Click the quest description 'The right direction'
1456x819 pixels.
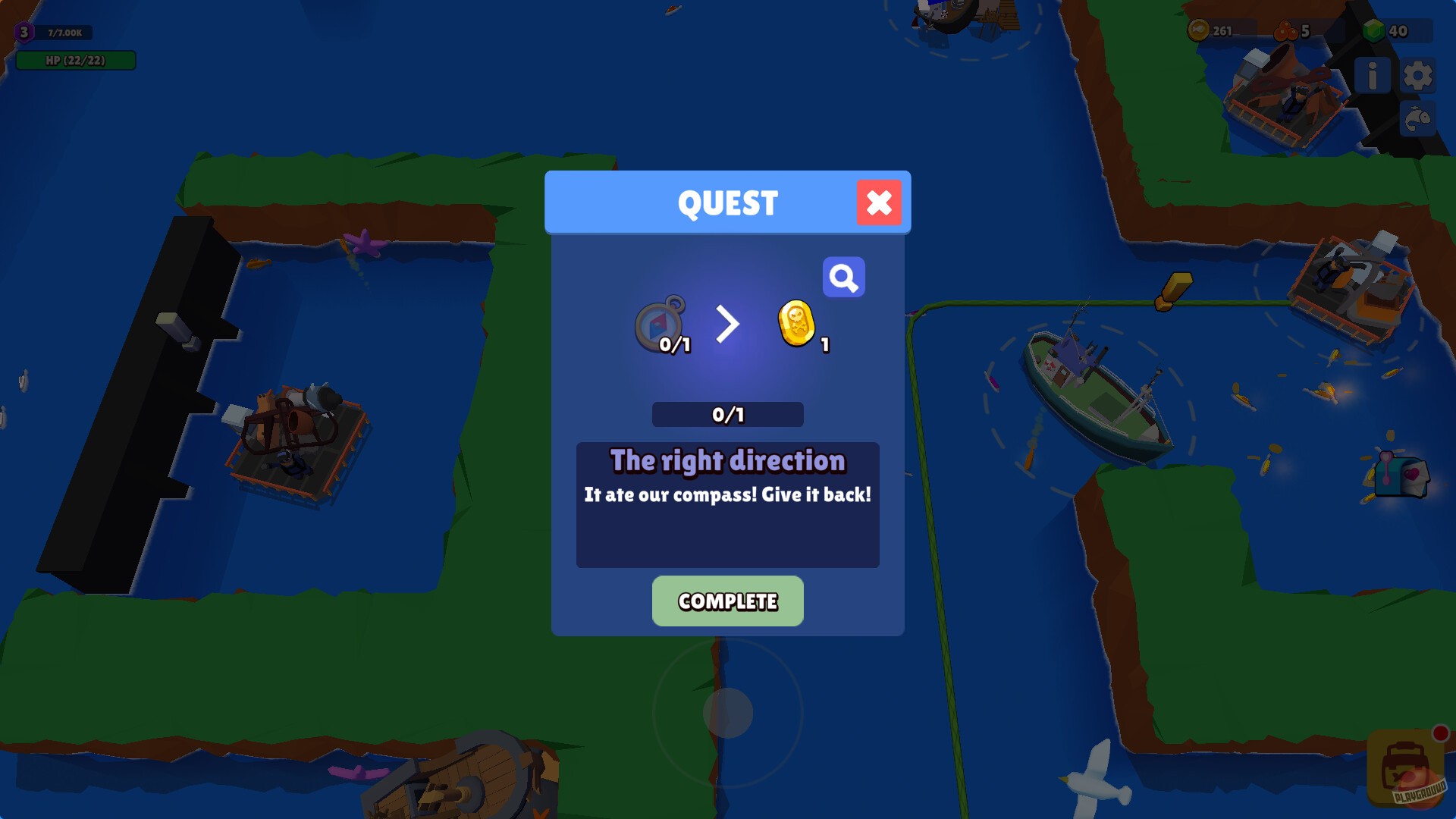point(727,460)
